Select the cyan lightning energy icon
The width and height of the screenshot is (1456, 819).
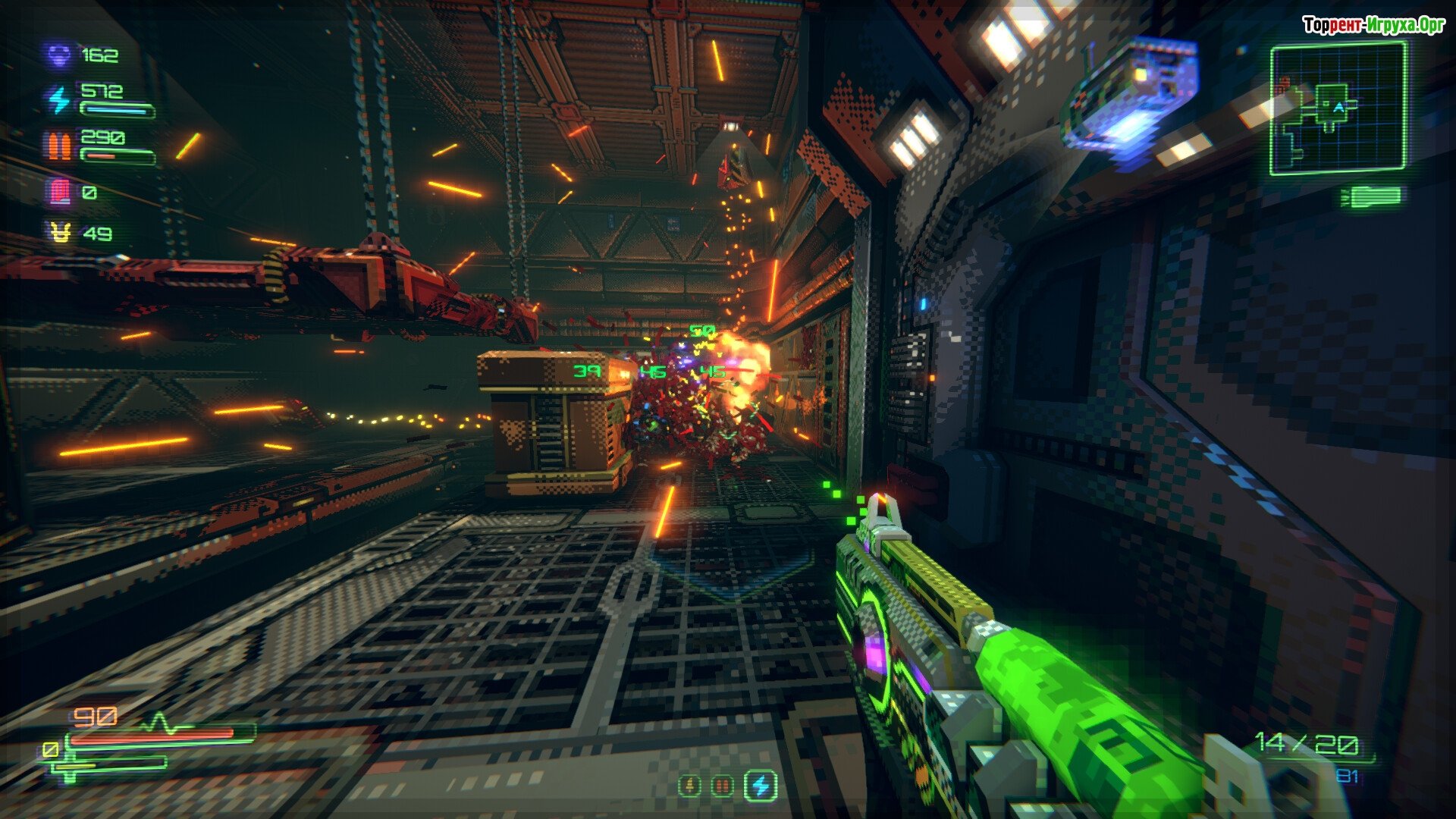coord(59,99)
